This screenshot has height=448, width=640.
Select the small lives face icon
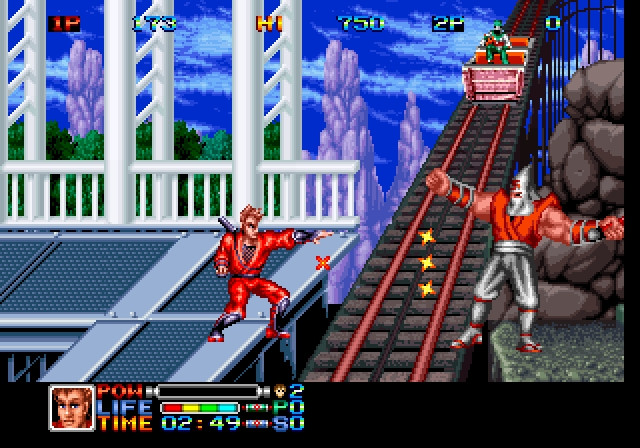pos(279,391)
